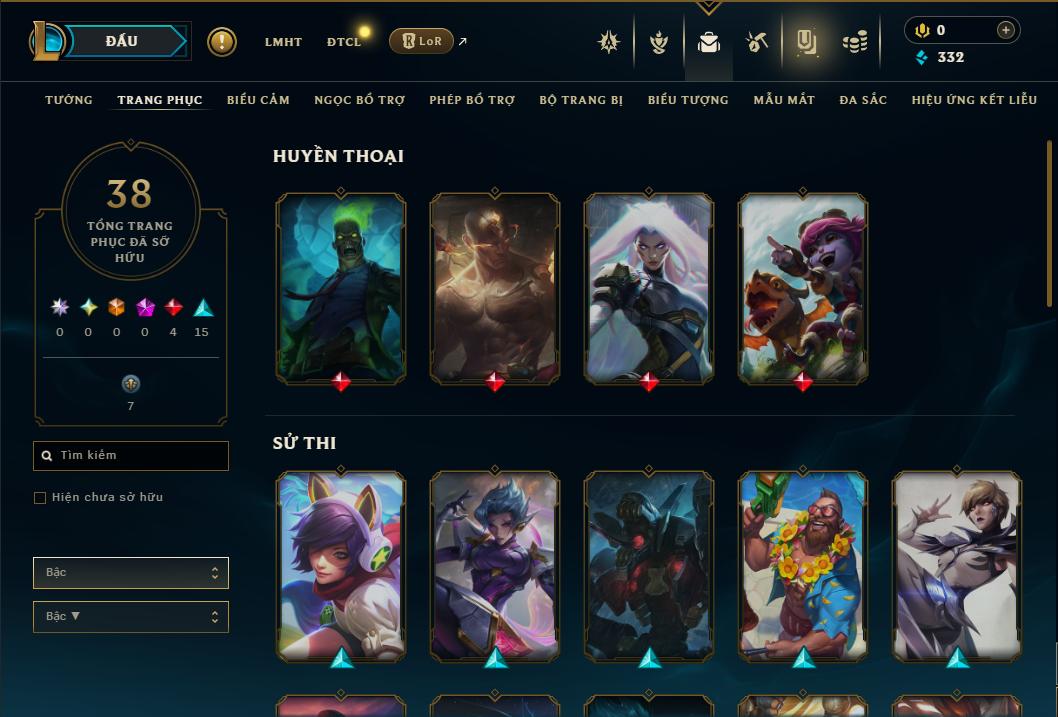Open the PHÉP BỔ TRỢ tab

click(472, 100)
